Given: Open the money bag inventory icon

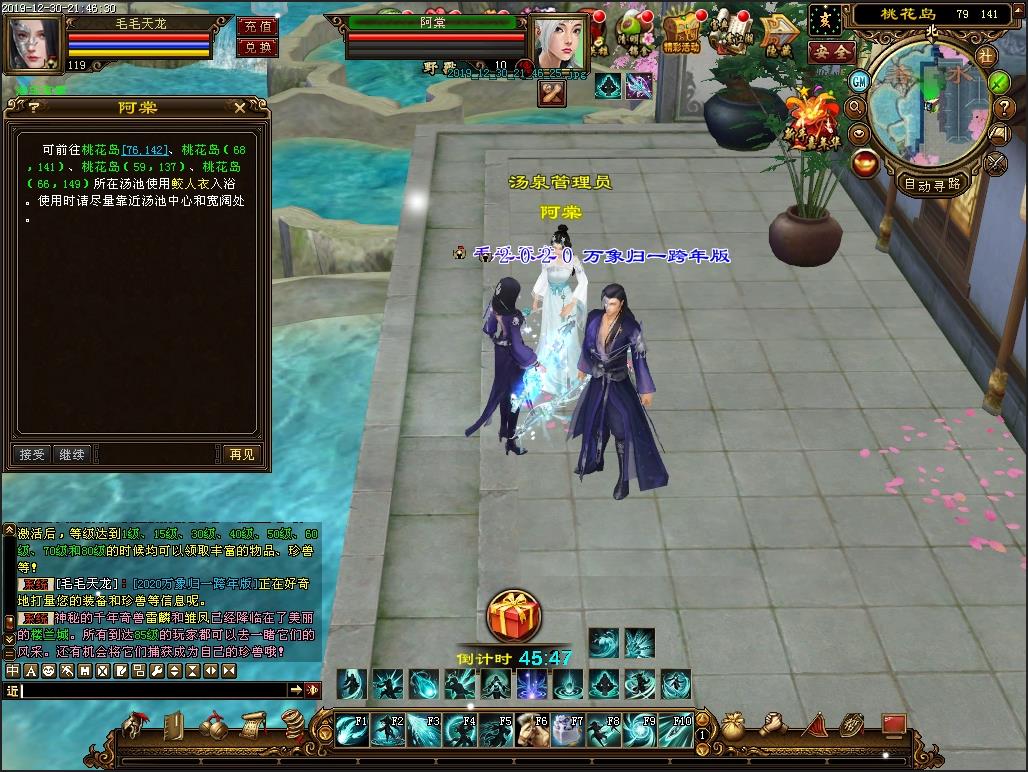Looking at the screenshot, I should click(733, 725).
